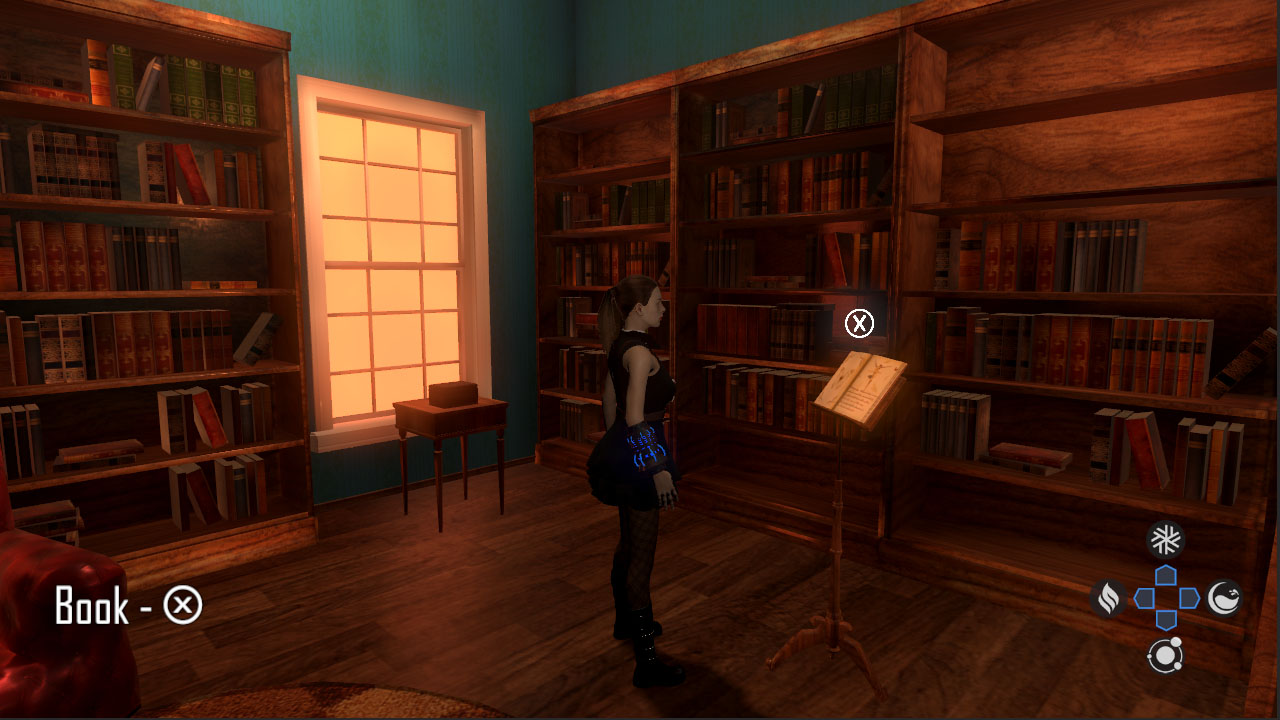Click the X interaction icon on the bookshelf
Image resolution: width=1280 pixels, height=720 pixels.
tap(858, 323)
